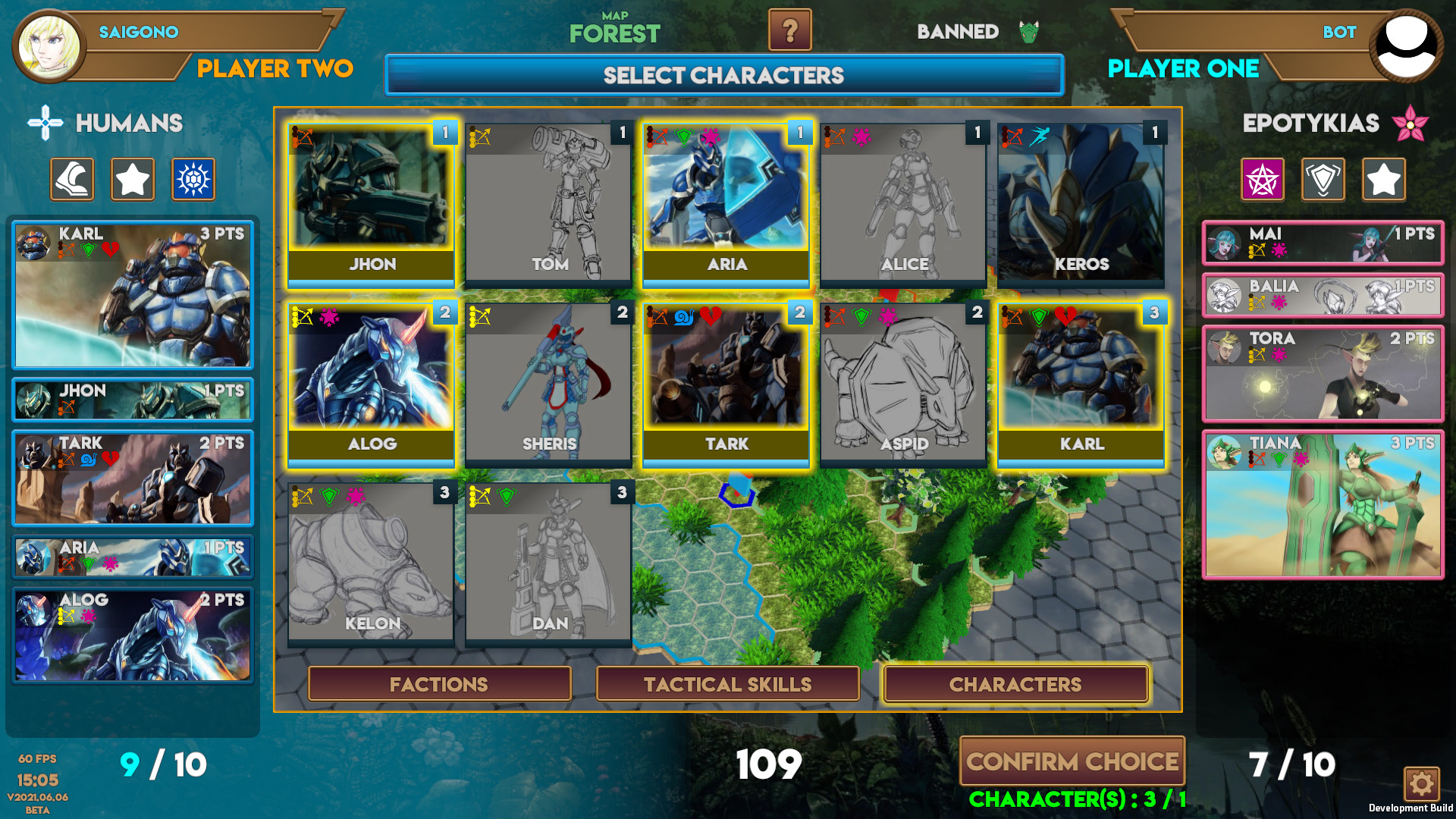The width and height of the screenshot is (1456, 819).
Task: Click the CHARACTERS tab
Action: (x=1015, y=683)
